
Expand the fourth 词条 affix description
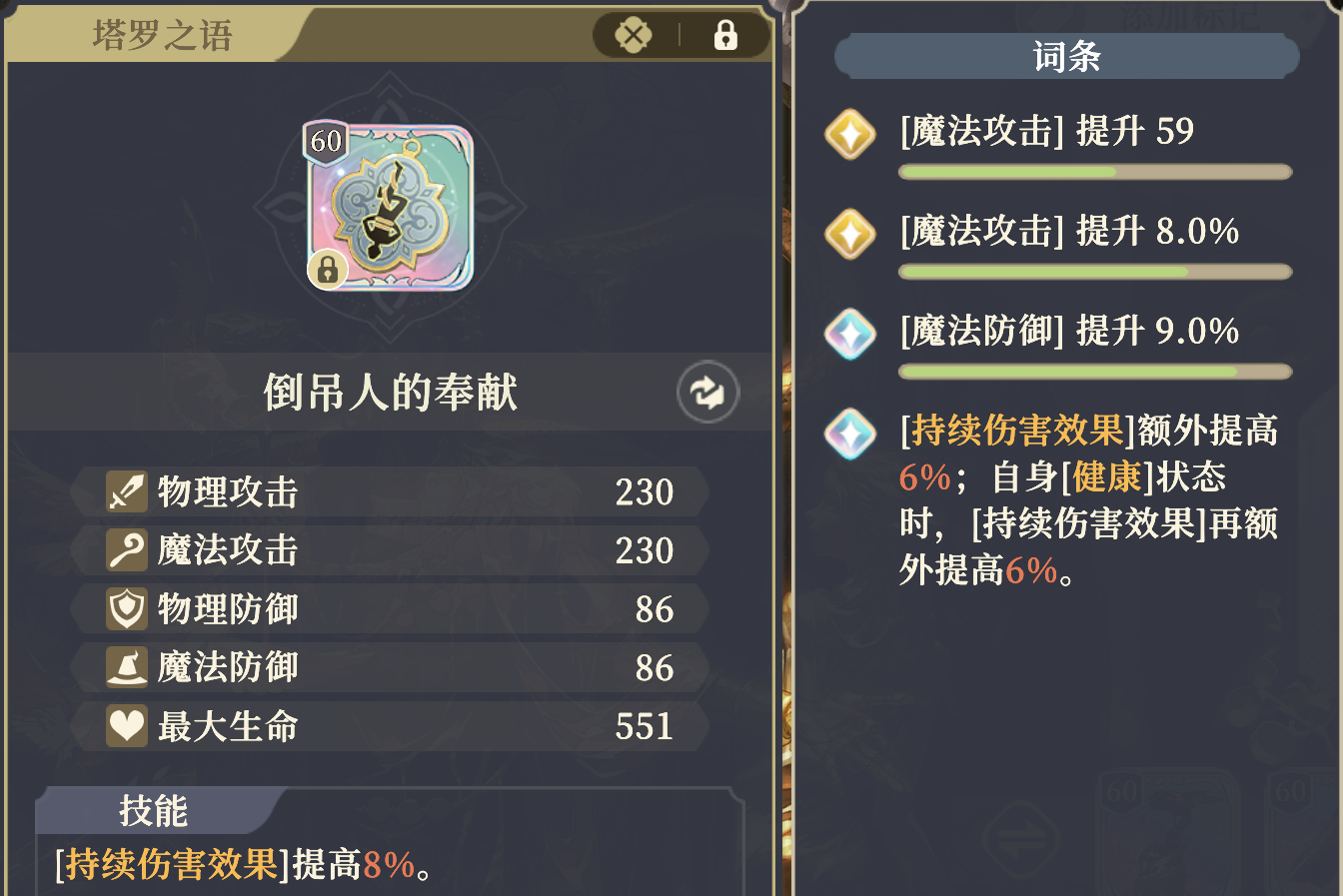(x=850, y=434)
